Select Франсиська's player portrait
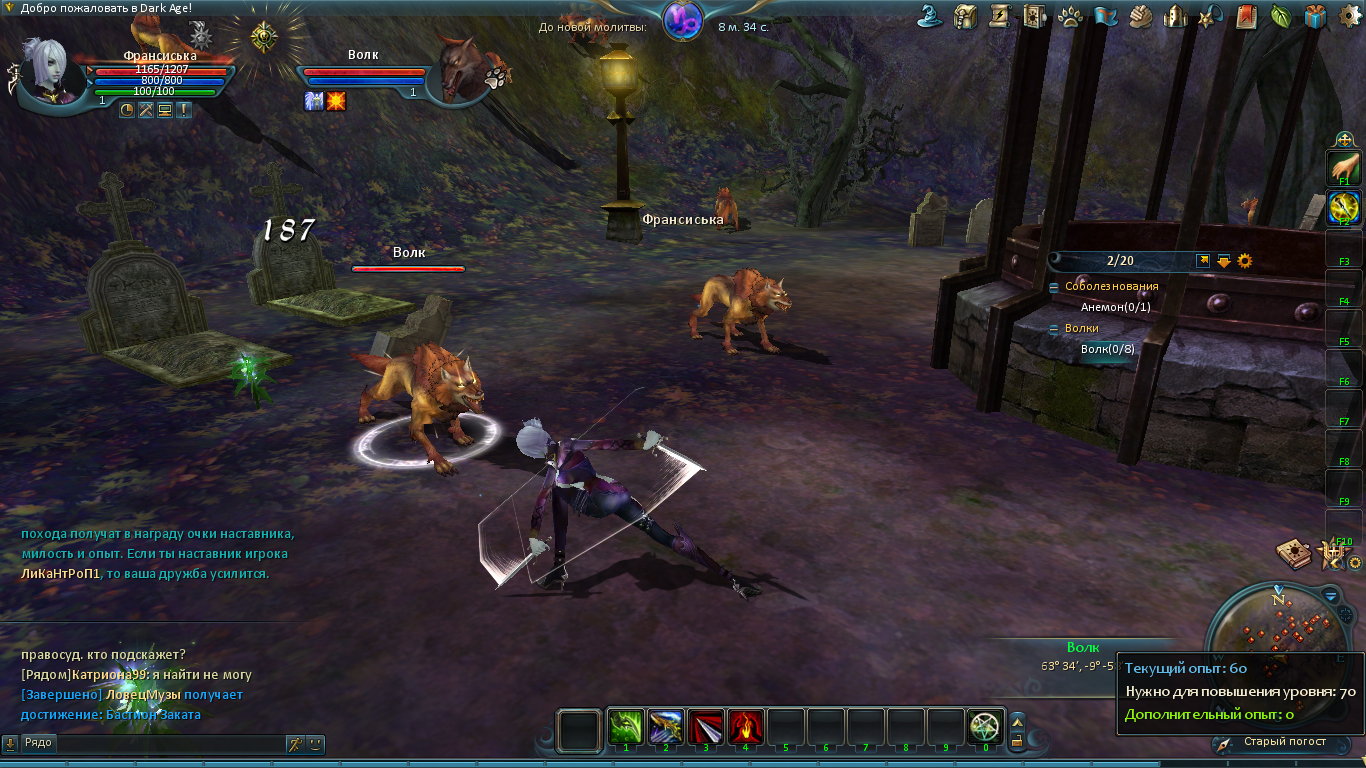 (x=50, y=72)
